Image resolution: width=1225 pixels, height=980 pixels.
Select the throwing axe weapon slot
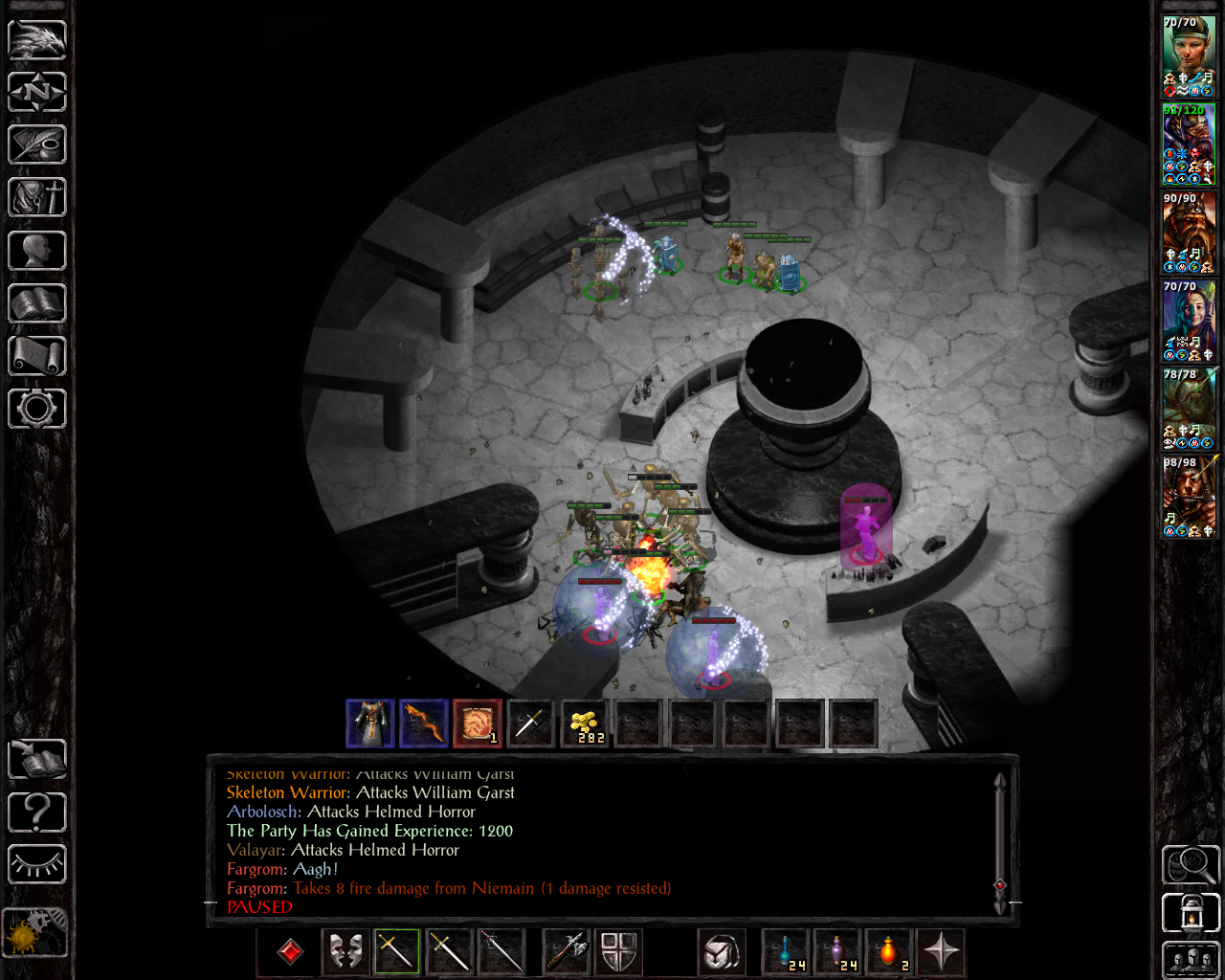coord(567,952)
